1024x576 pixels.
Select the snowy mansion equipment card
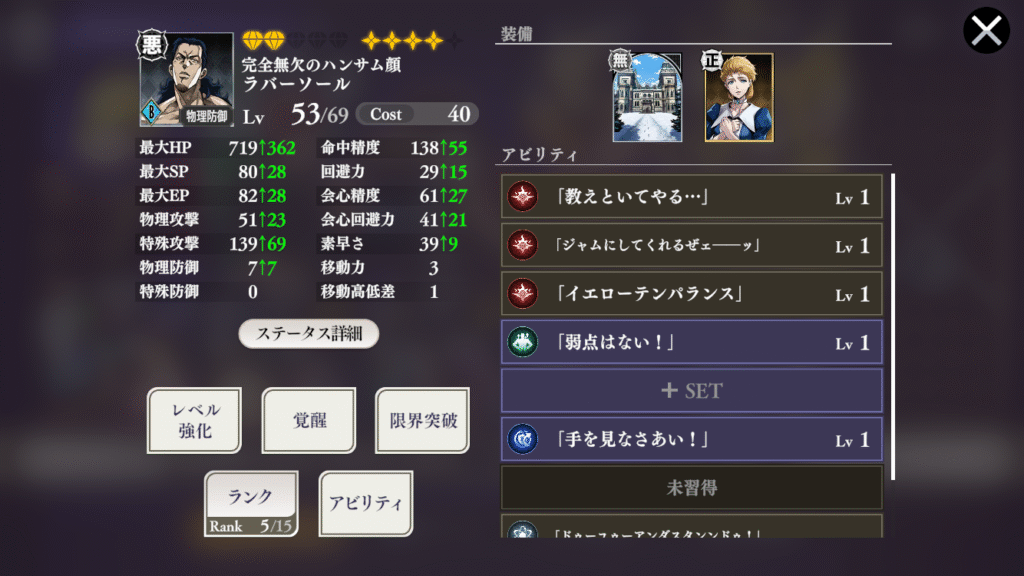[646, 98]
